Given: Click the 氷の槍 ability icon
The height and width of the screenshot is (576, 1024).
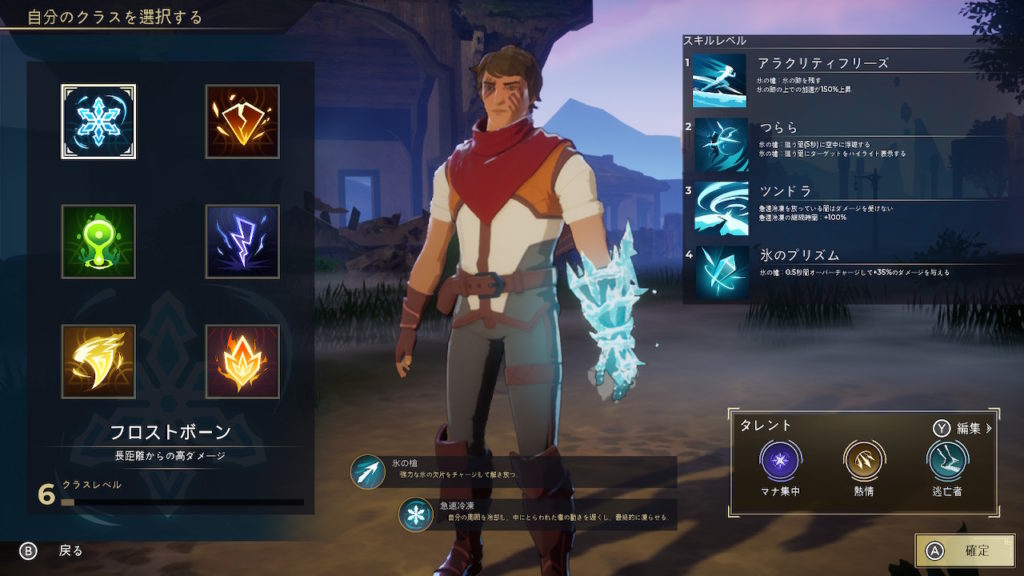Looking at the screenshot, I should pyautogui.click(x=368, y=471).
